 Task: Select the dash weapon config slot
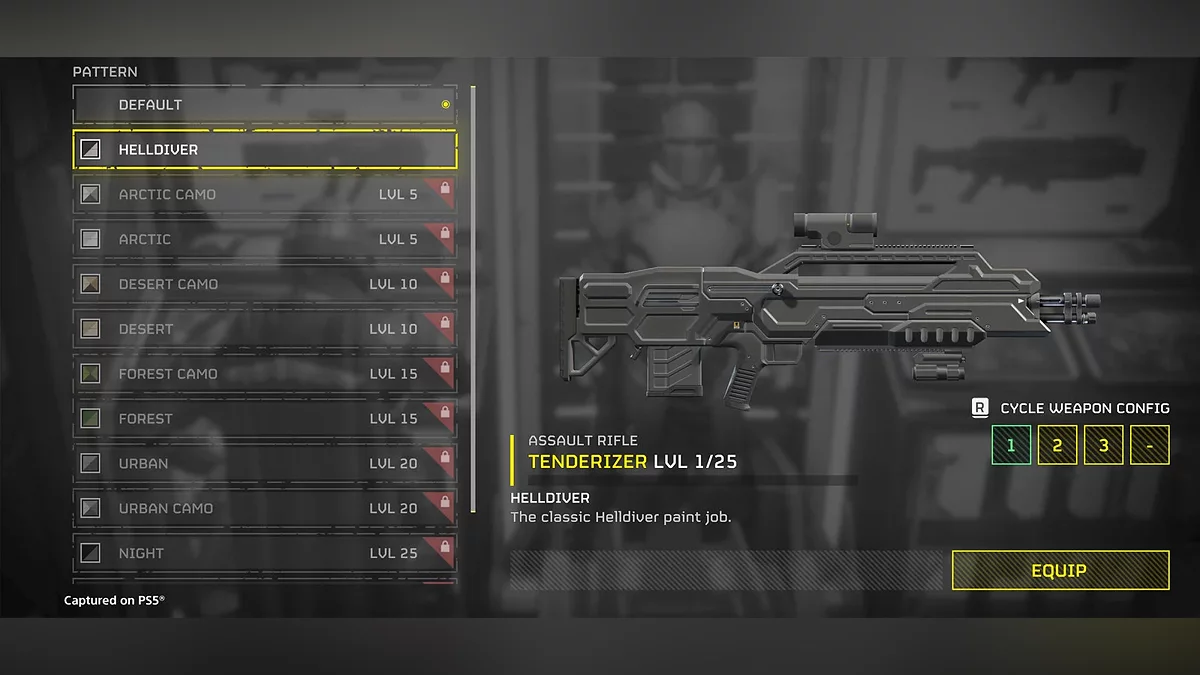click(1149, 445)
